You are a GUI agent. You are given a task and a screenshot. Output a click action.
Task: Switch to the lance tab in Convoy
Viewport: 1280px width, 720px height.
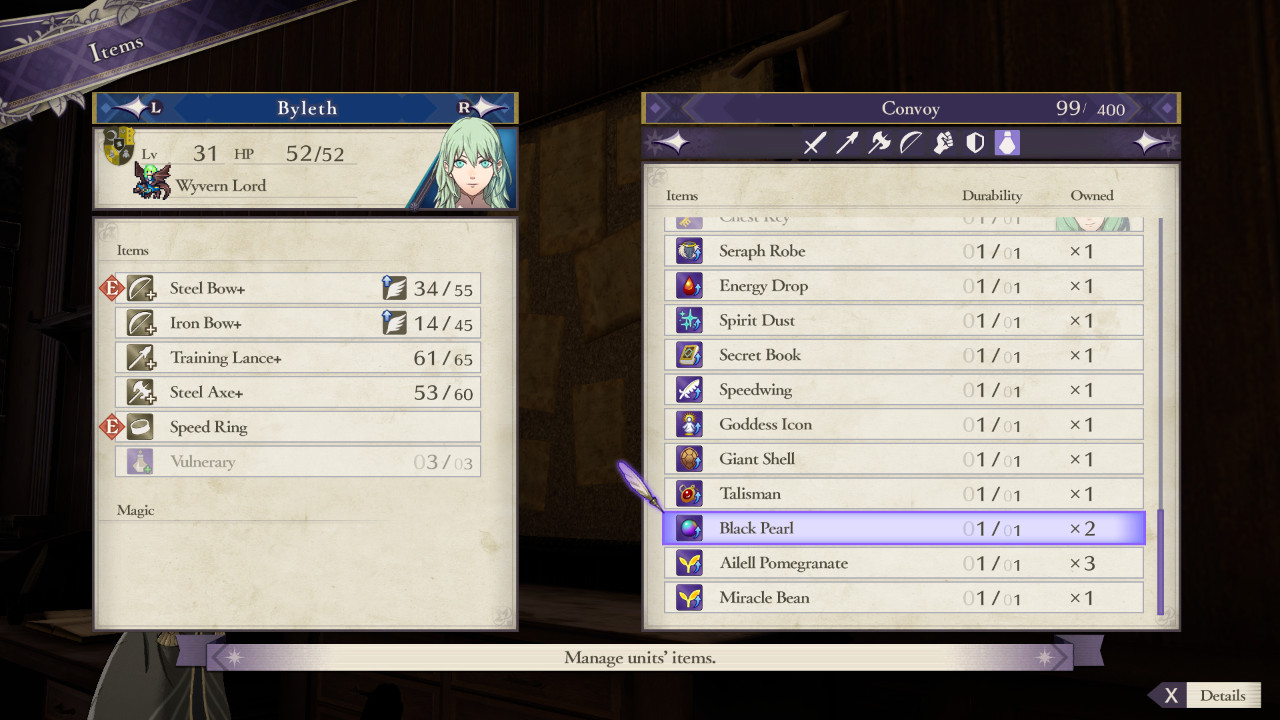click(x=846, y=143)
